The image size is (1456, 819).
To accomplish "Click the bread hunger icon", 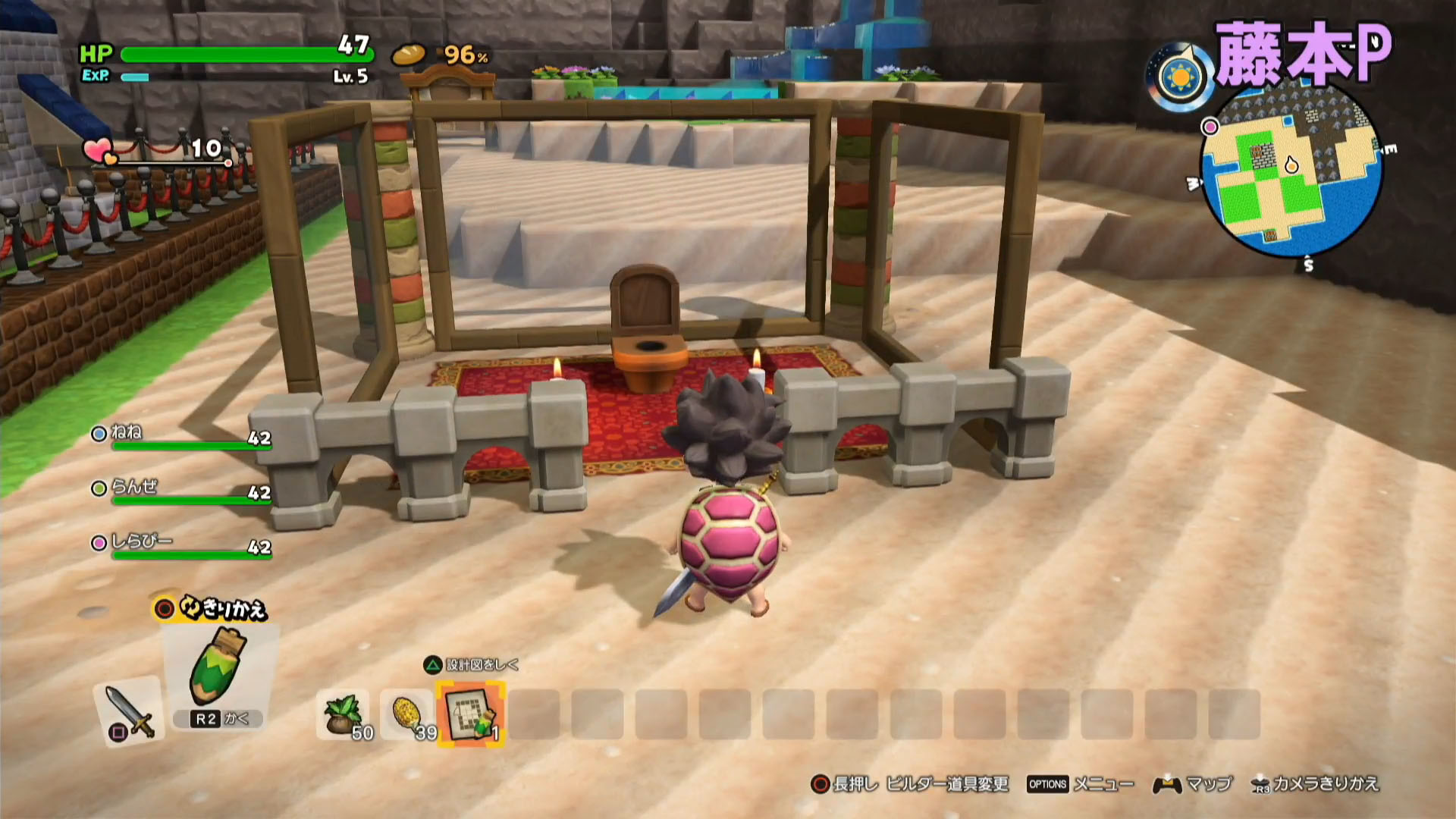I will point(409,55).
